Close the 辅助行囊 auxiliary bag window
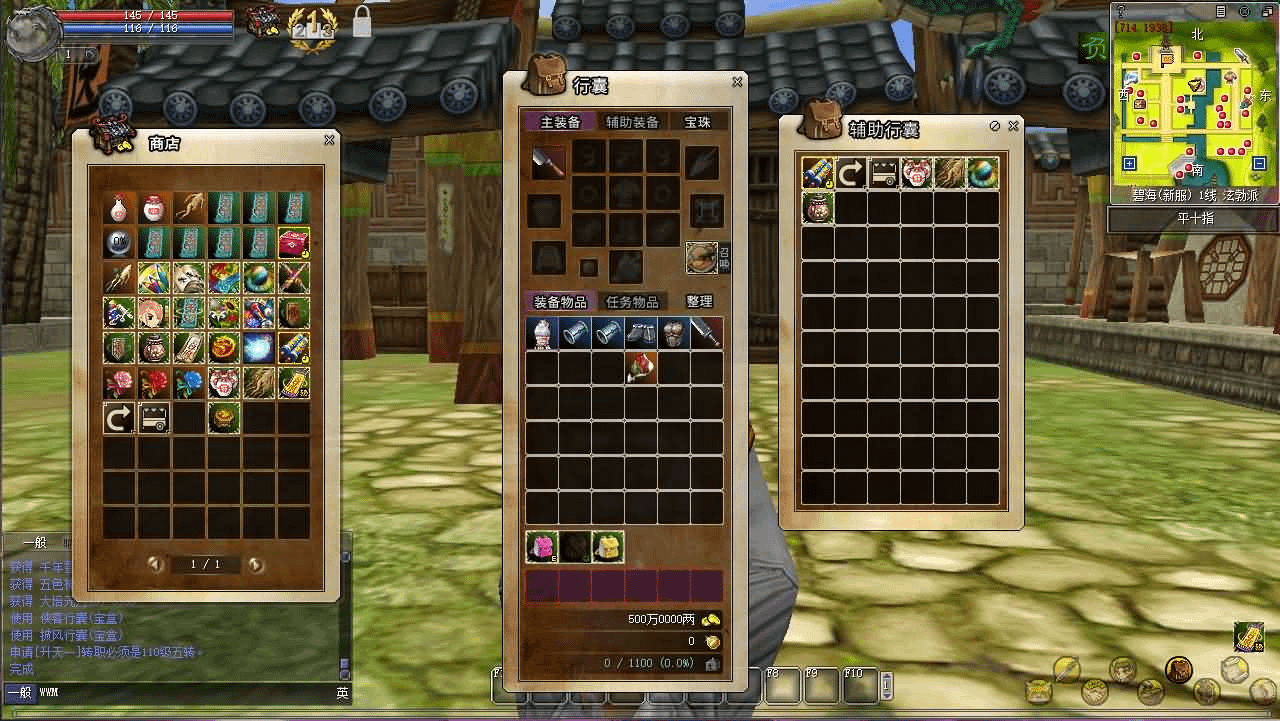Image resolution: width=1280 pixels, height=721 pixels. coord(1014,127)
